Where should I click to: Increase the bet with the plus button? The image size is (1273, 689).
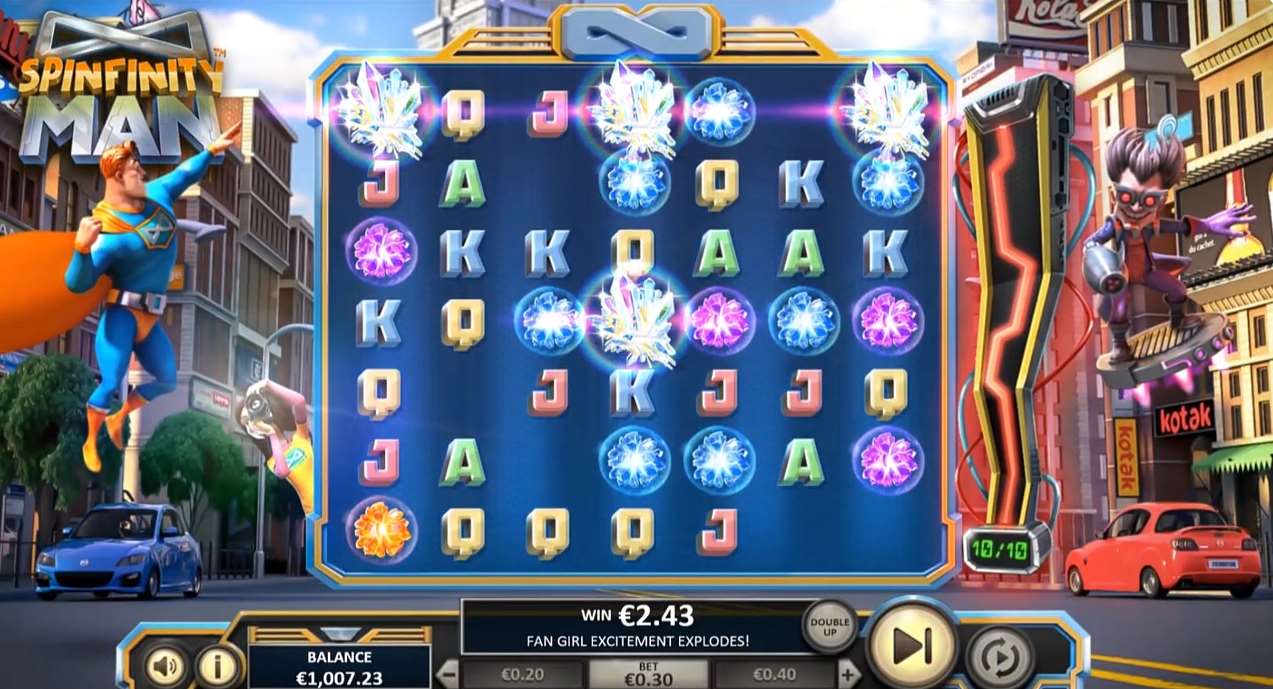848,673
